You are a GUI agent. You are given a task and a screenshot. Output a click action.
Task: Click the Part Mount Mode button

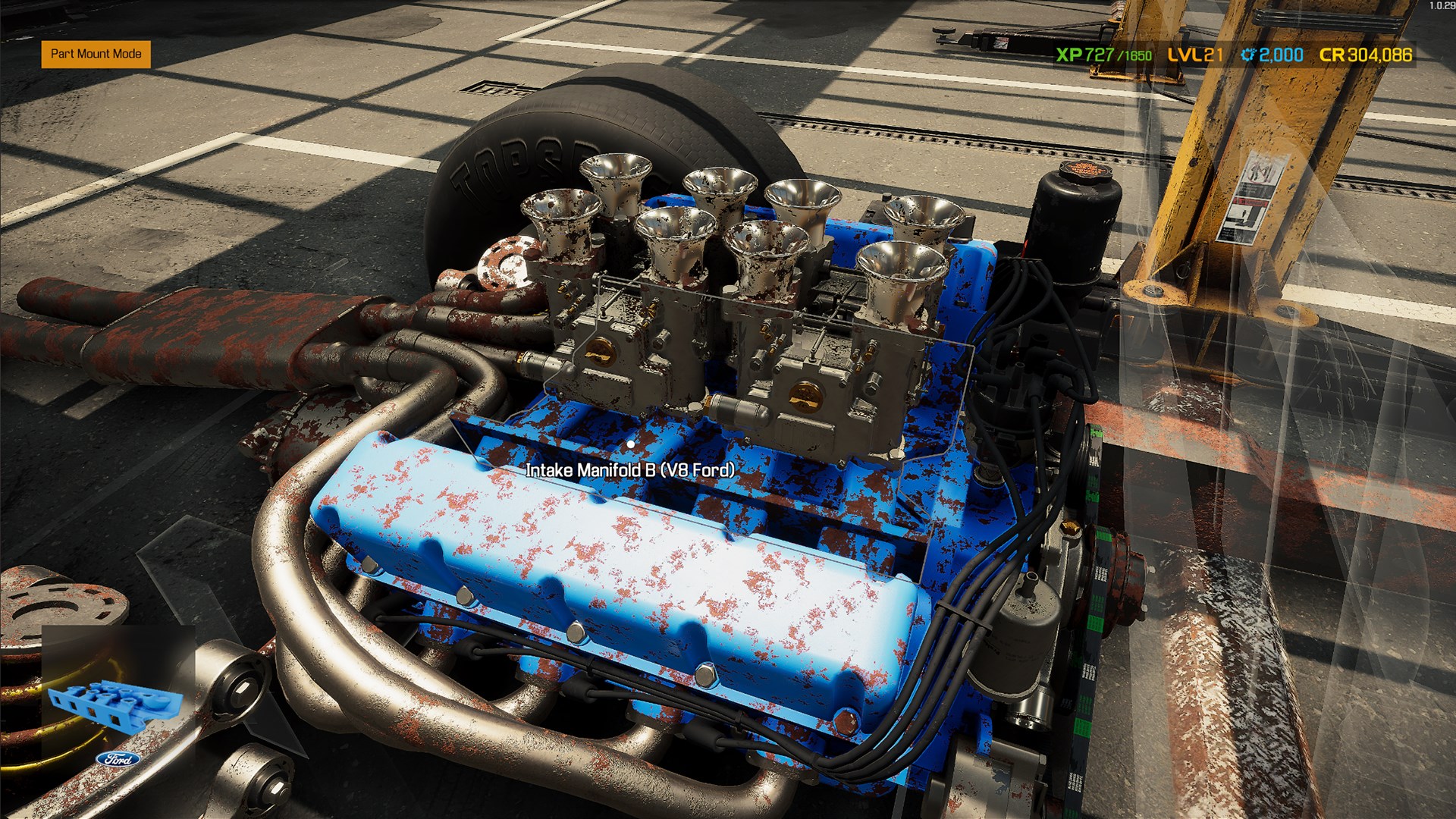[96, 55]
